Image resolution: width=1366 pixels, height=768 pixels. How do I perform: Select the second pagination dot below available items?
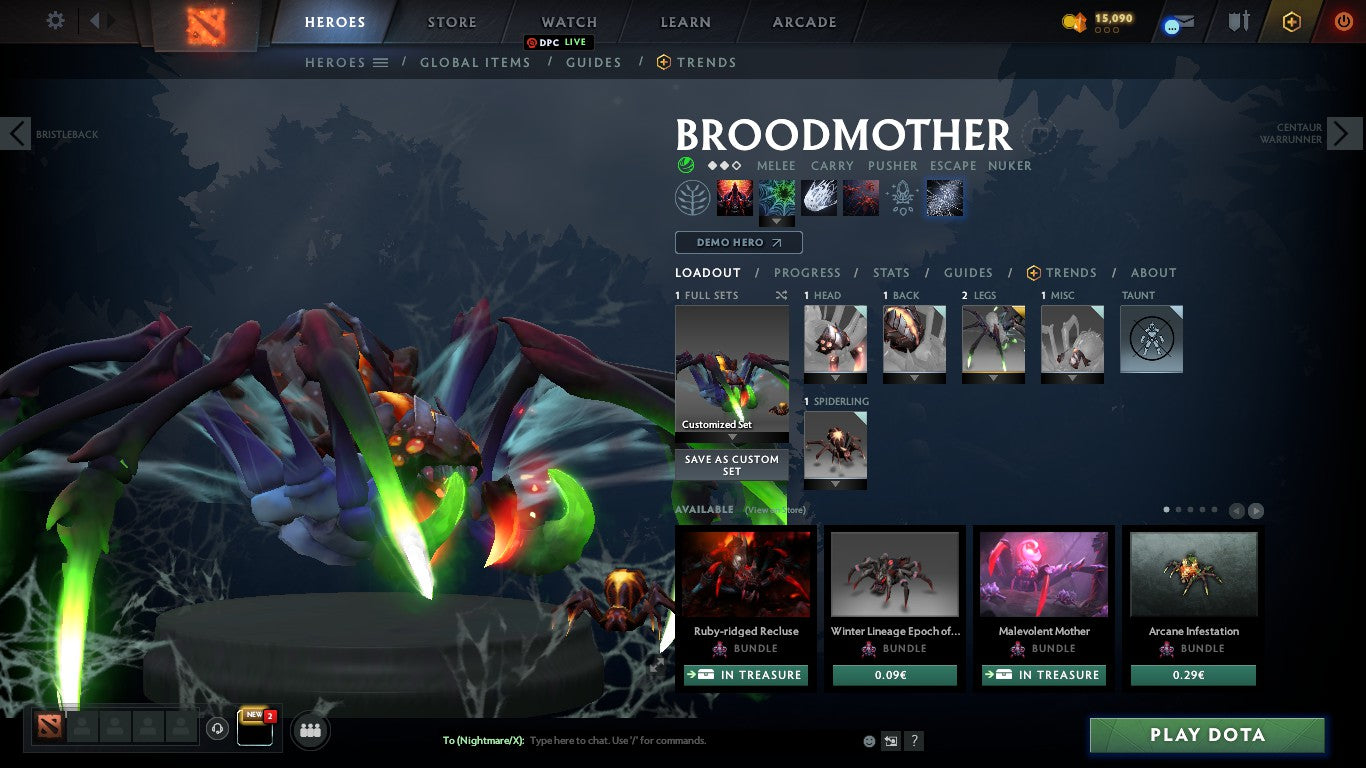coord(1178,510)
